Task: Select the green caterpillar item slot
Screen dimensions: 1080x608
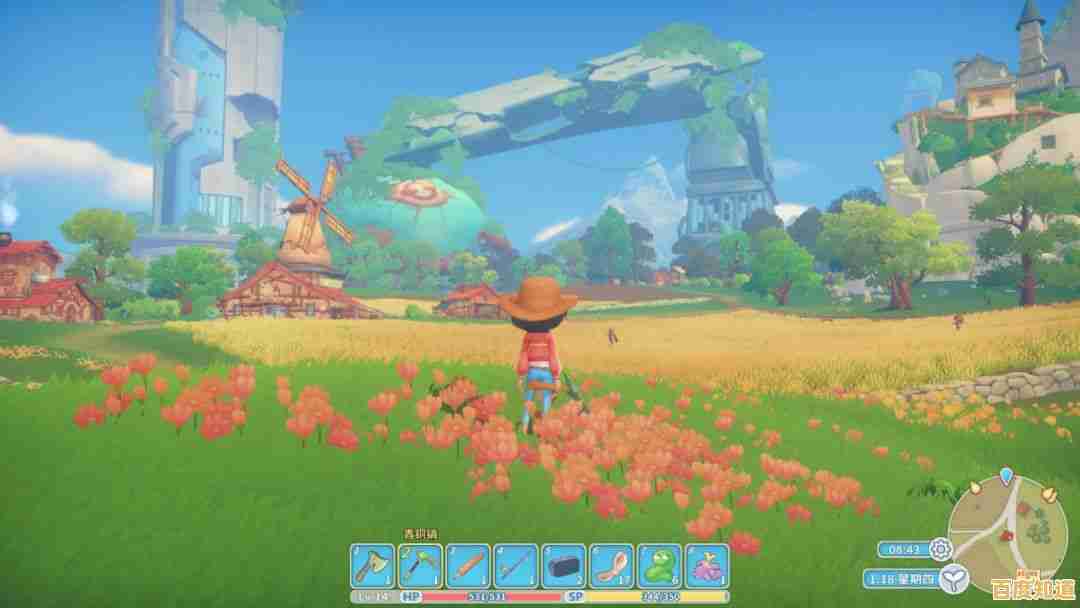Action: click(x=660, y=566)
